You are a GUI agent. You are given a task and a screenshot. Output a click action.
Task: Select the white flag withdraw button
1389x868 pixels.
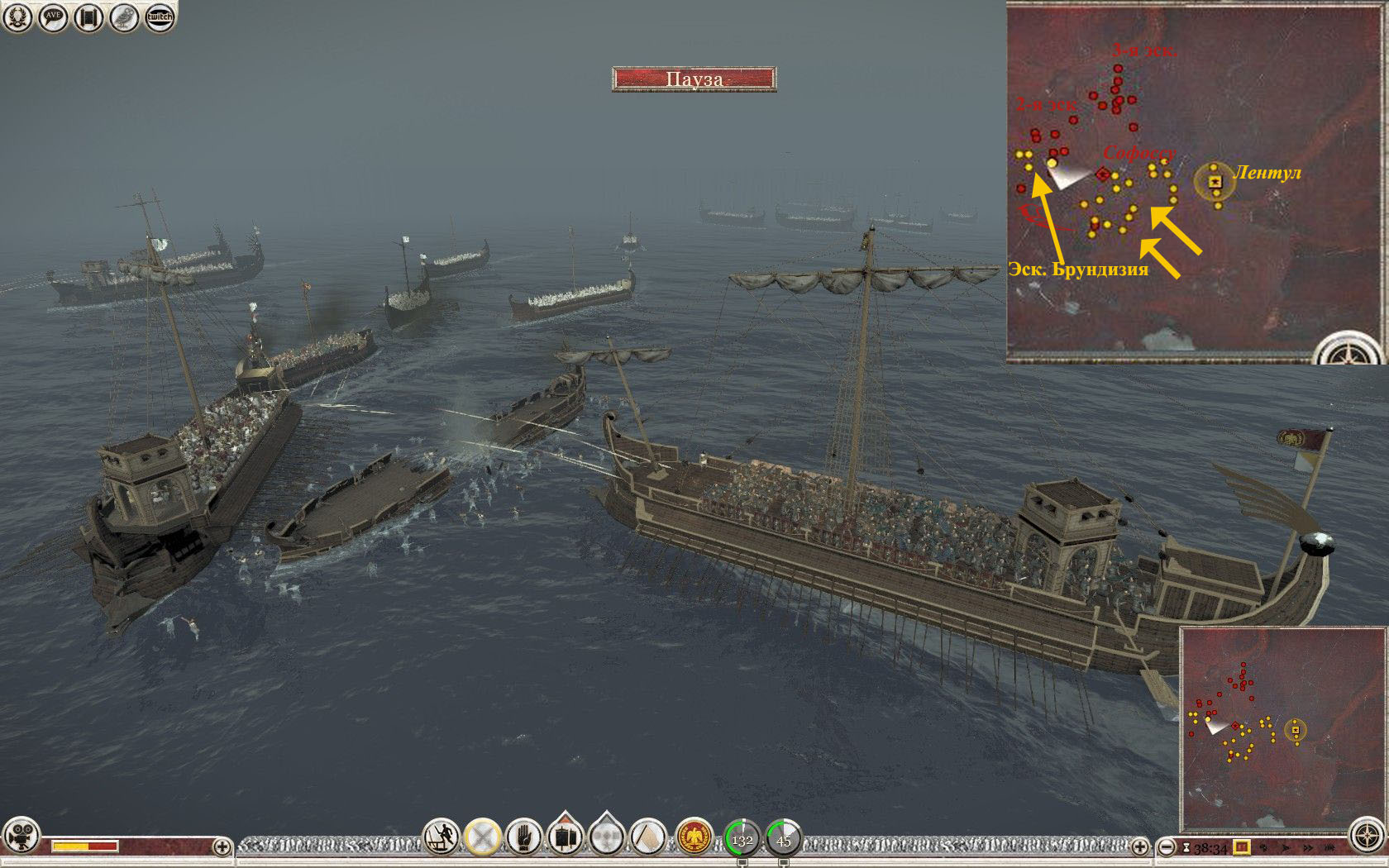point(648,837)
